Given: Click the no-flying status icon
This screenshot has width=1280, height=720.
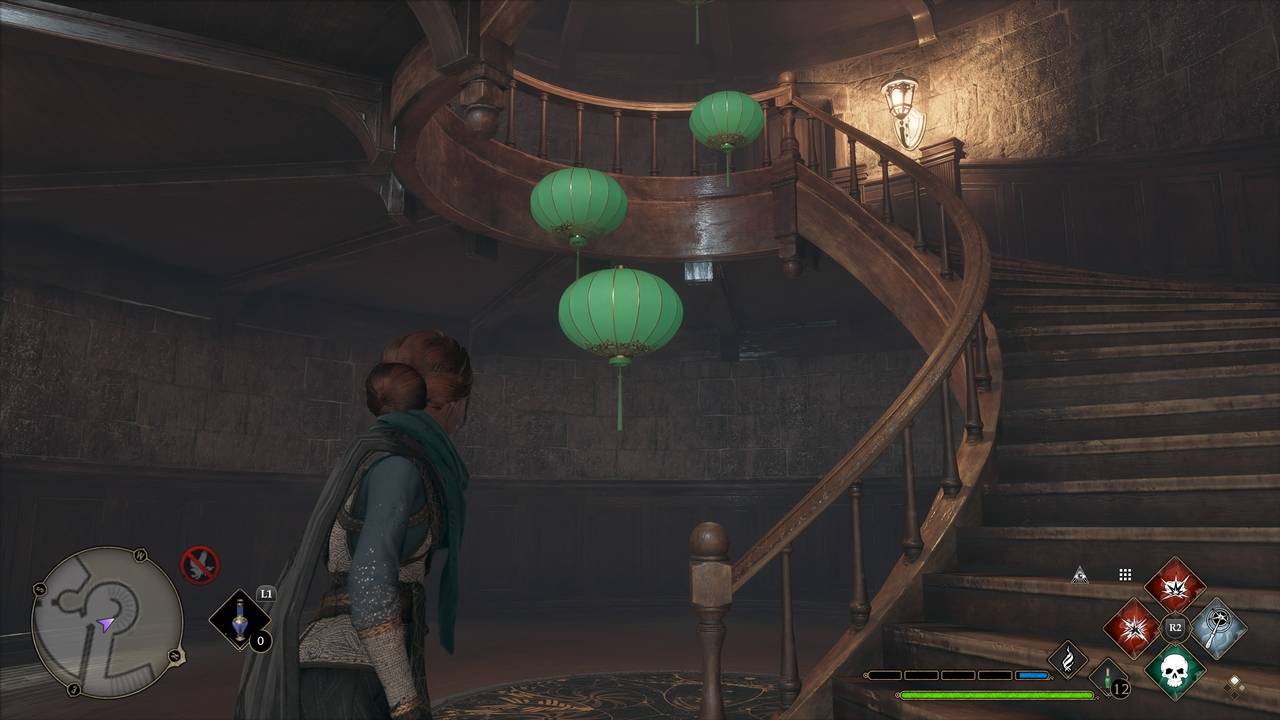Looking at the screenshot, I should tap(199, 565).
